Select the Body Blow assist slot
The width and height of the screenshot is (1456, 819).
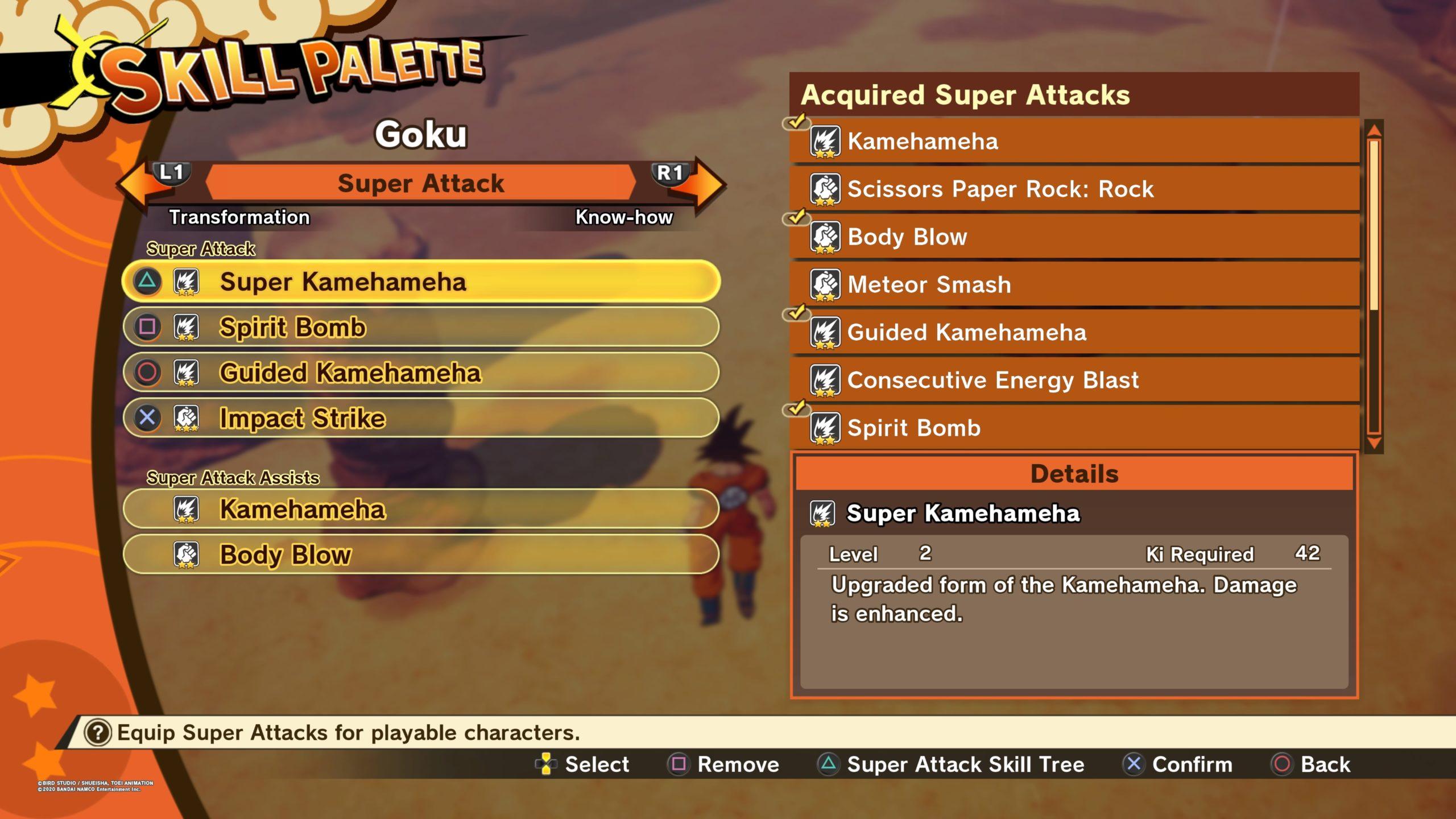pos(421,555)
